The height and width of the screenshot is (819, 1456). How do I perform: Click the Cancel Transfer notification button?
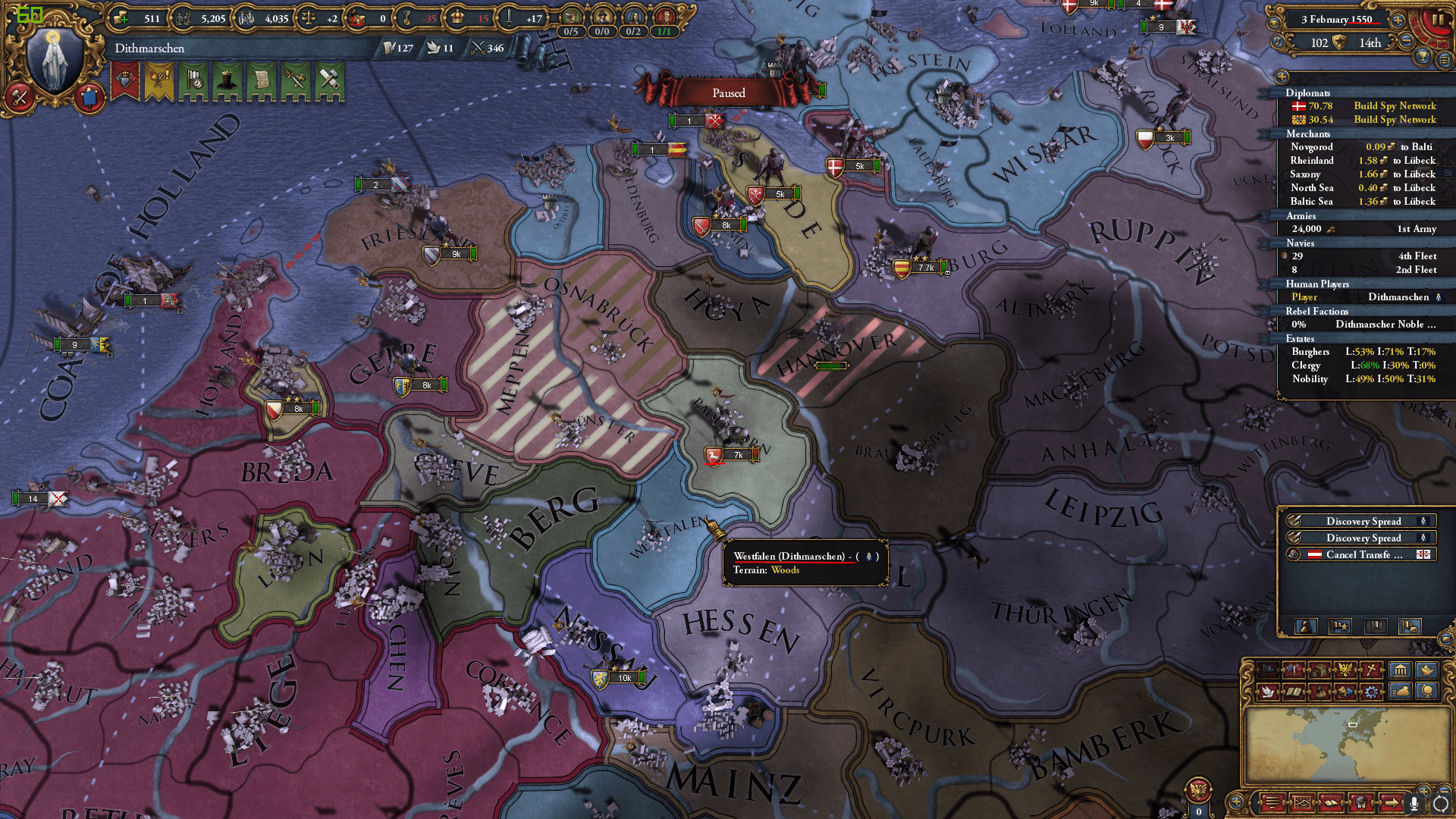coord(1361,554)
